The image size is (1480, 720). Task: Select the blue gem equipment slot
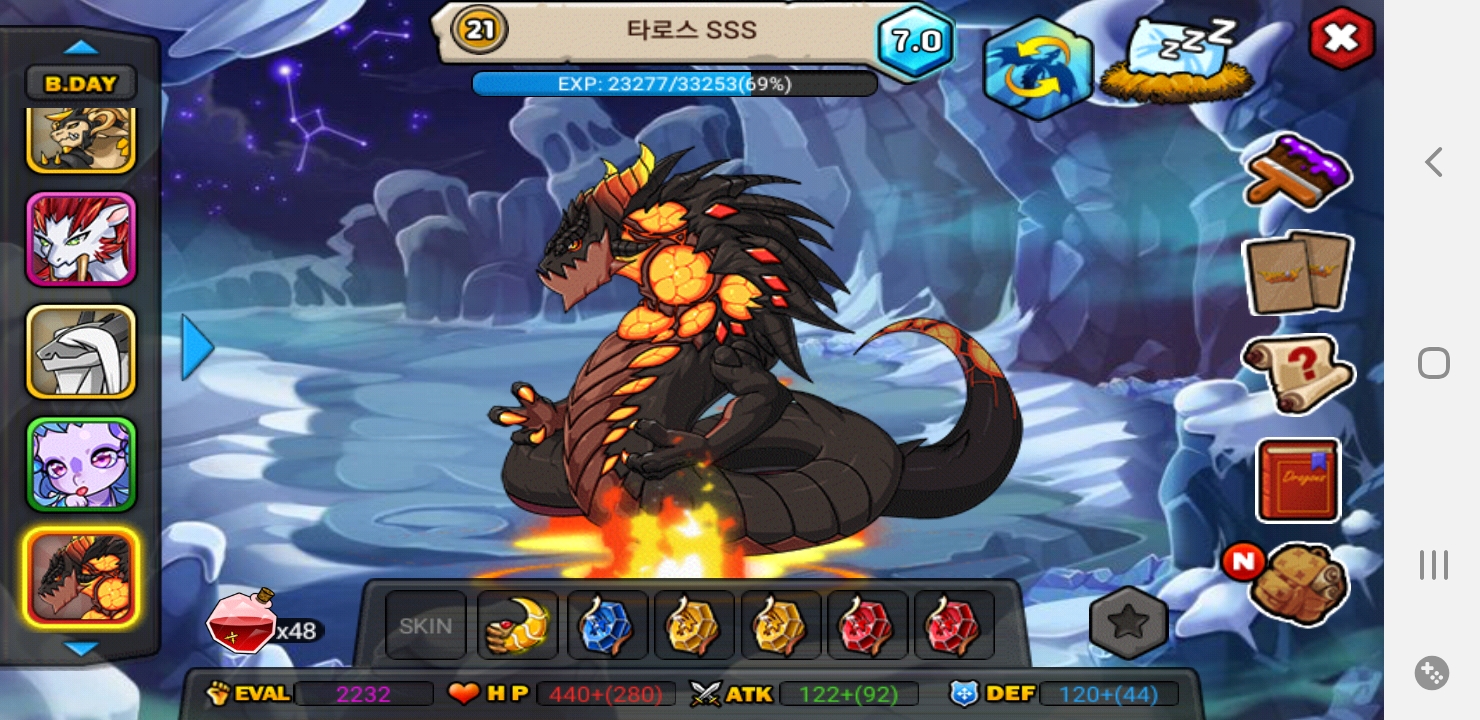(x=607, y=626)
